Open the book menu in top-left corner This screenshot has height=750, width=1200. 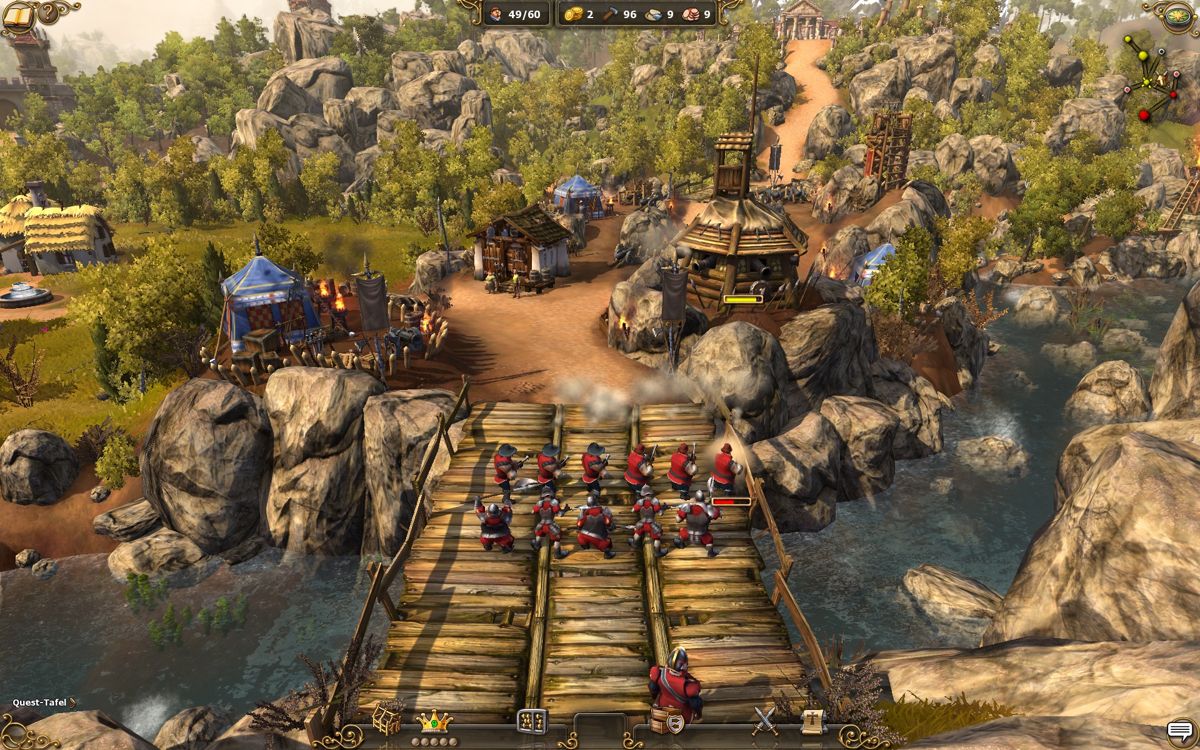coord(18,15)
